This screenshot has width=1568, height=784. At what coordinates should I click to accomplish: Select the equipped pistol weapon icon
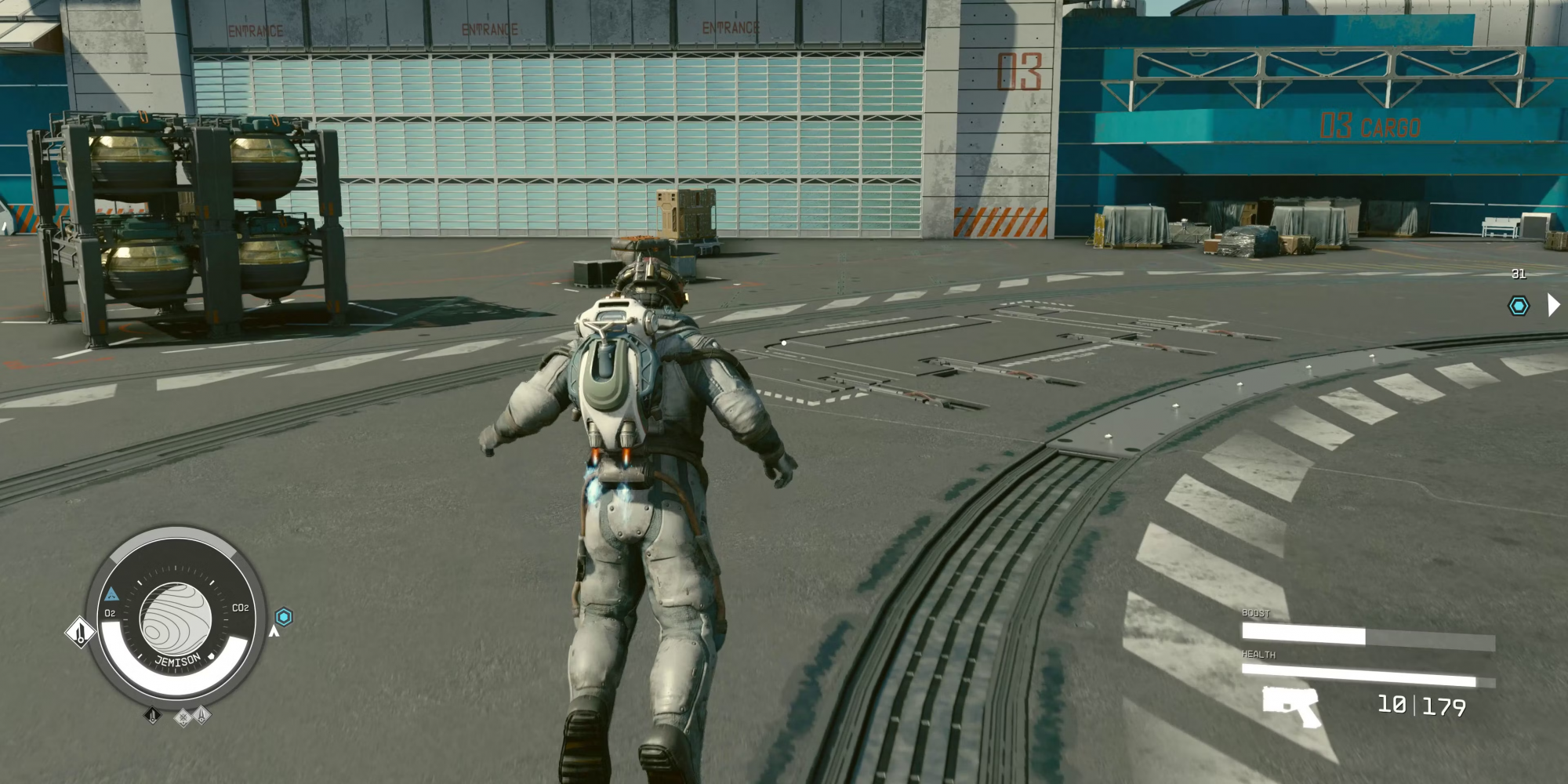point(1290,705)
